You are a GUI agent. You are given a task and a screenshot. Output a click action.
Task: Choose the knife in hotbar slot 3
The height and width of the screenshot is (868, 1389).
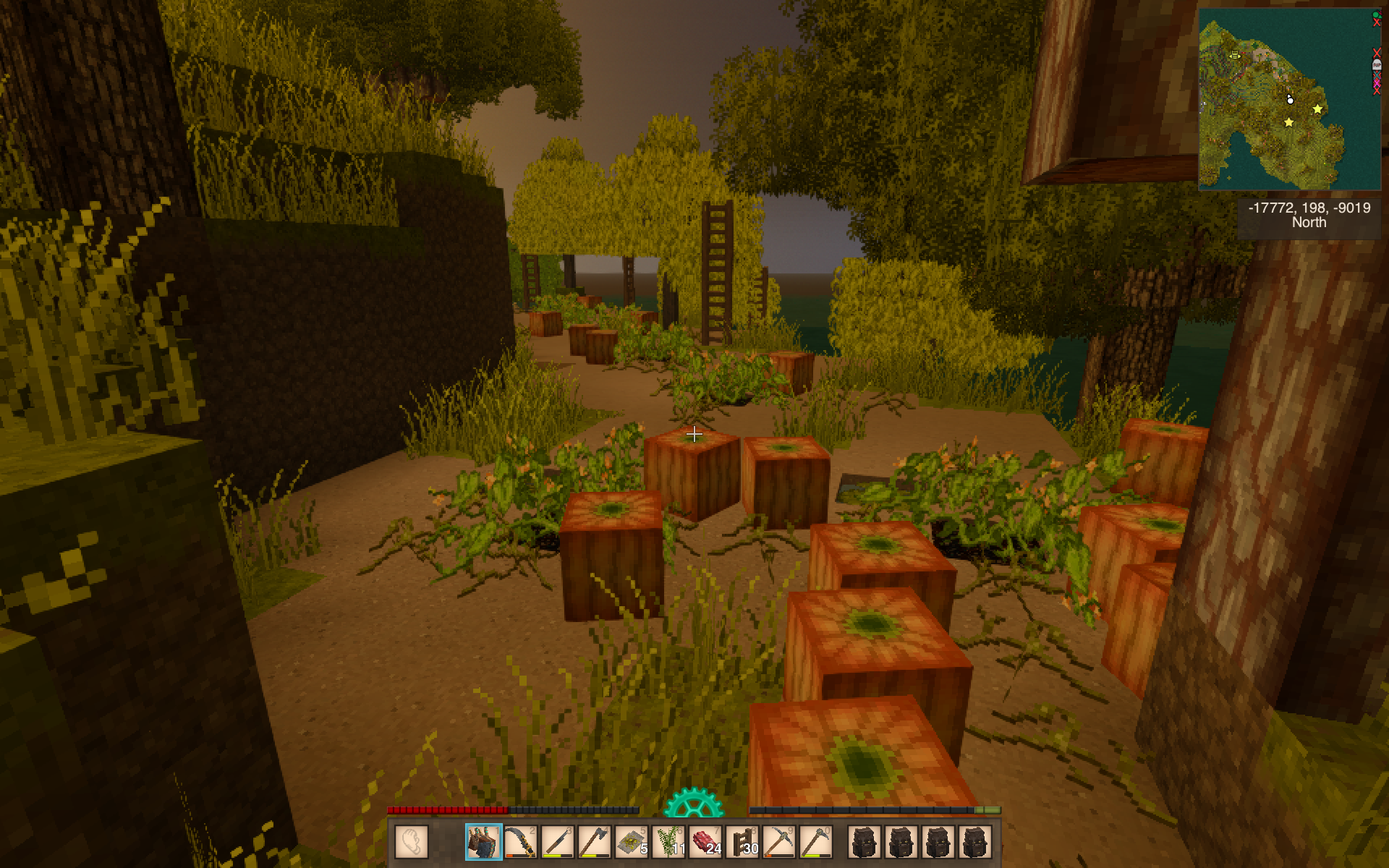point(558,842)
